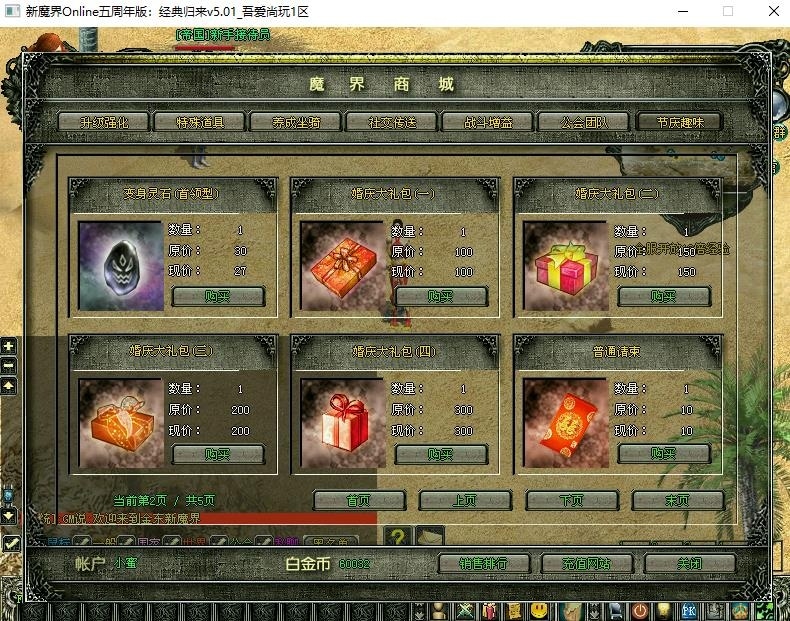Open the 充值网站 recharge website
The width and height of the screenshot is (790, 621).
pos(587,564)
